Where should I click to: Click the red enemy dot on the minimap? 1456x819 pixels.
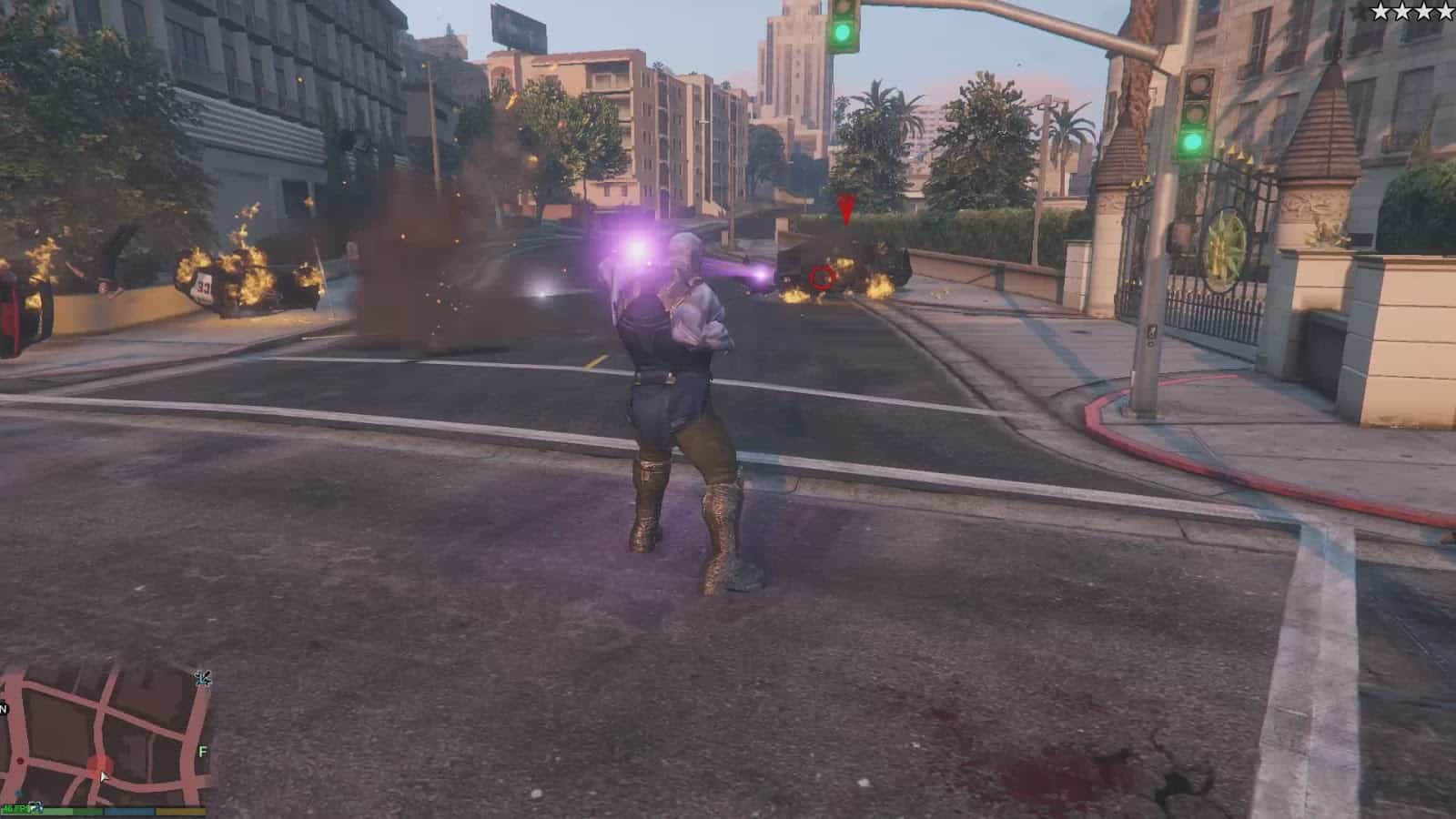(20, 761)
